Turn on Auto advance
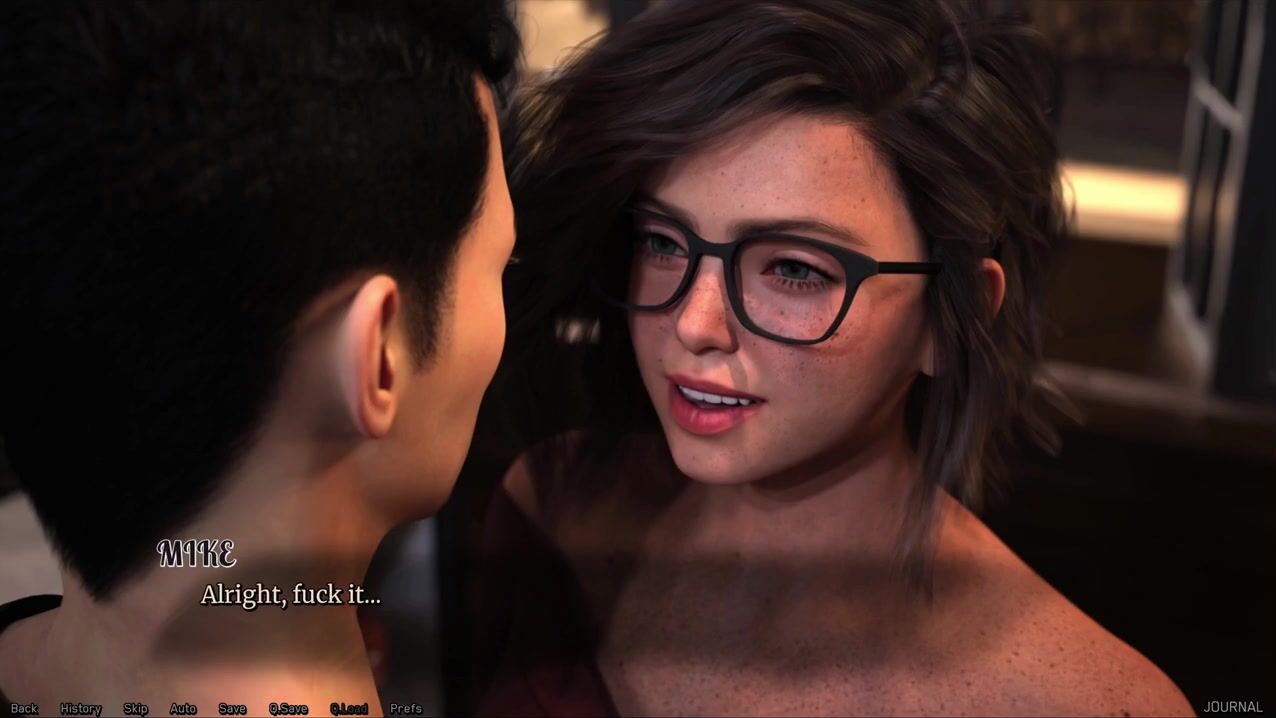1276x718 pixels. pos(183,708)
